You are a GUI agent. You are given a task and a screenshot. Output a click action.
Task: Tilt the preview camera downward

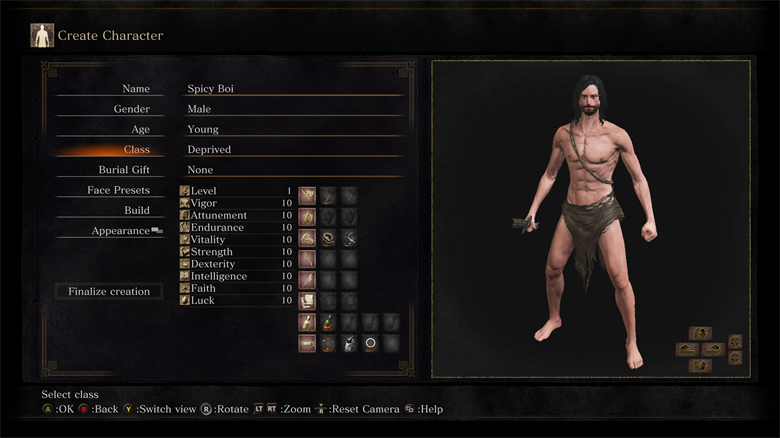pyautogui.click(x=700, y=366)
